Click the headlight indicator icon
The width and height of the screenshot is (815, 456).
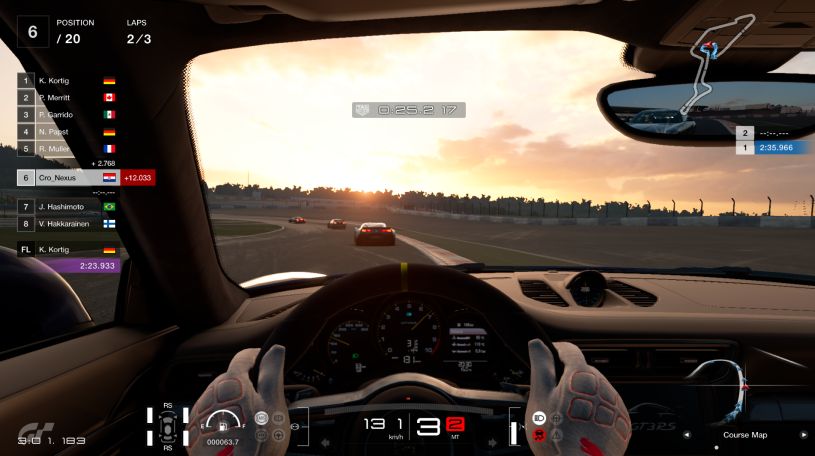point(539,417)
